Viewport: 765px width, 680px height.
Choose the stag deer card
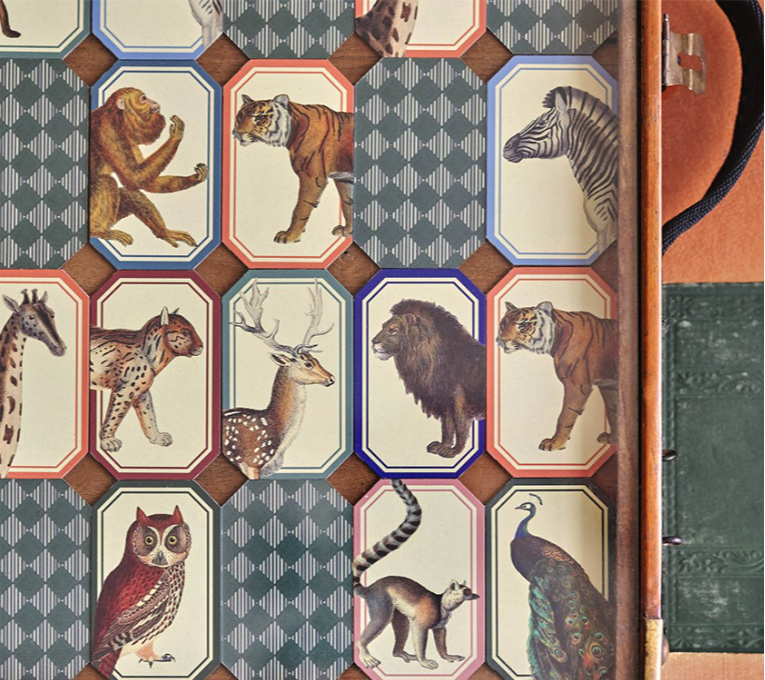(x=286, y=373)
